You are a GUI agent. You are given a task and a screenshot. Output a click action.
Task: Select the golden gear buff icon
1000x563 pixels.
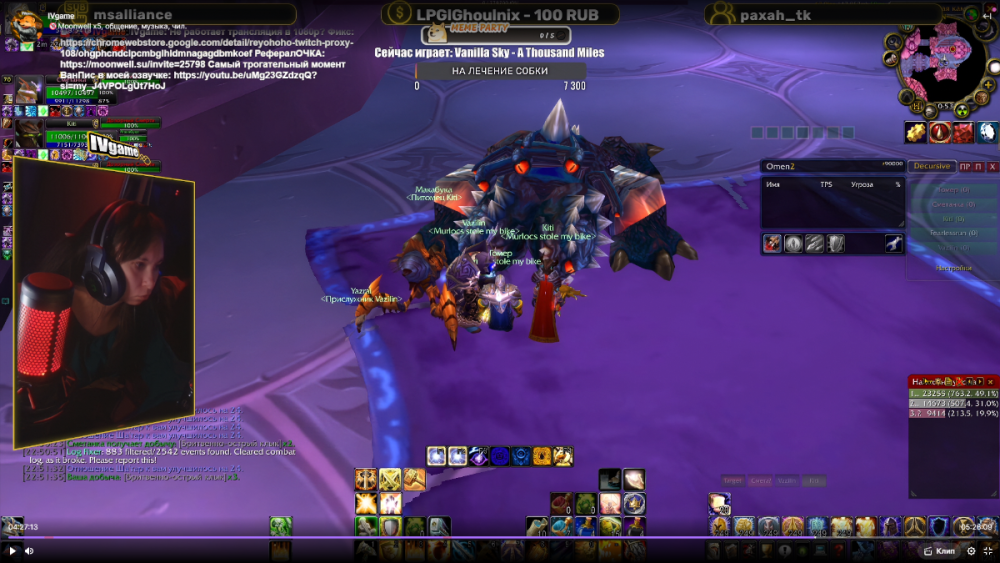coord(914,132)
